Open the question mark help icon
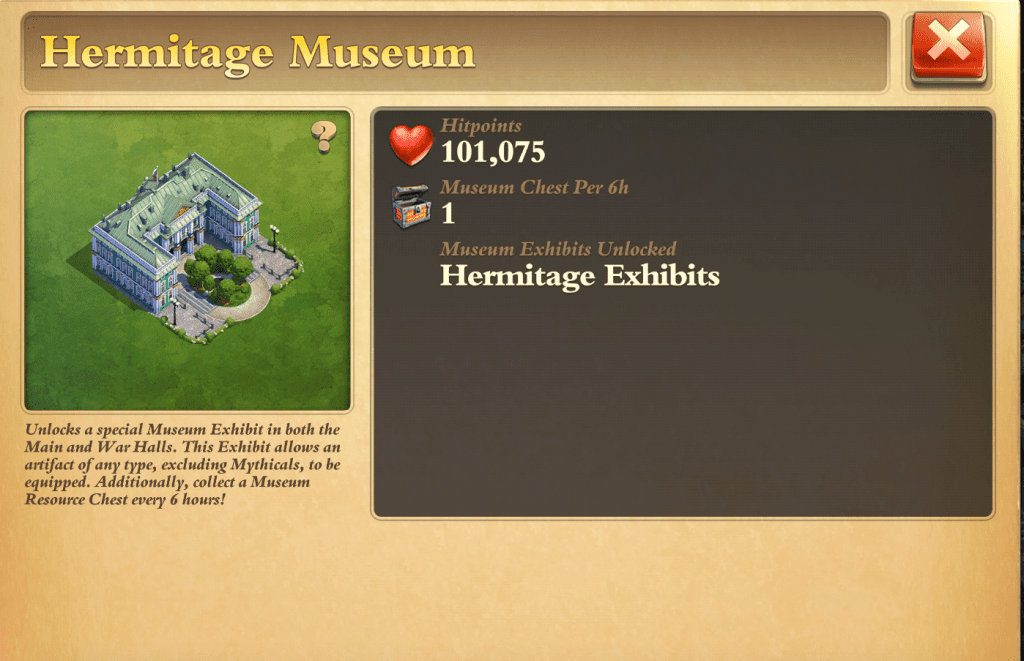Image resolution: width=1024 pixels, height=661 pixels. pyautogui.click(x=323, y=136)
